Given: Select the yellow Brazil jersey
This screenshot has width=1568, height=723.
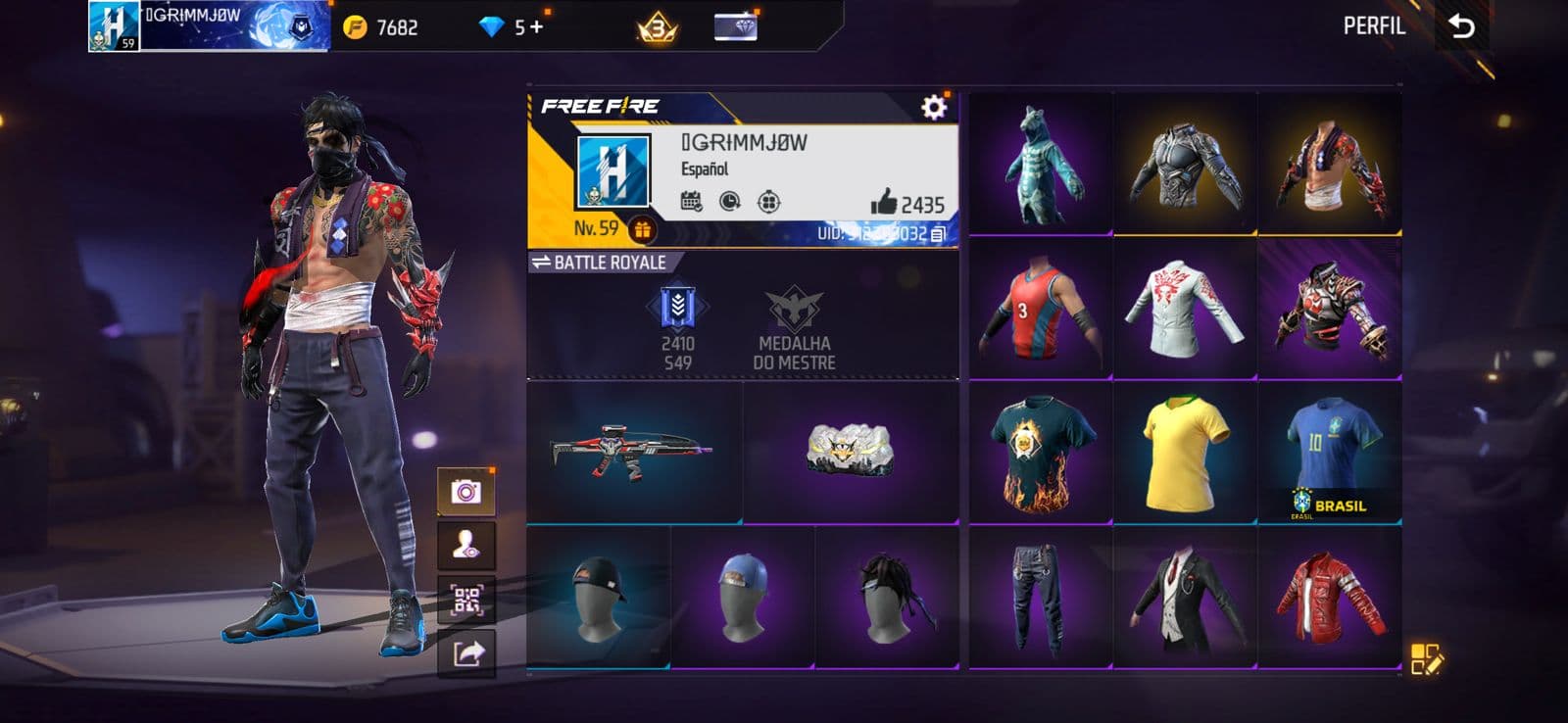Looking at the screenshot, I should coord(1184,453).
